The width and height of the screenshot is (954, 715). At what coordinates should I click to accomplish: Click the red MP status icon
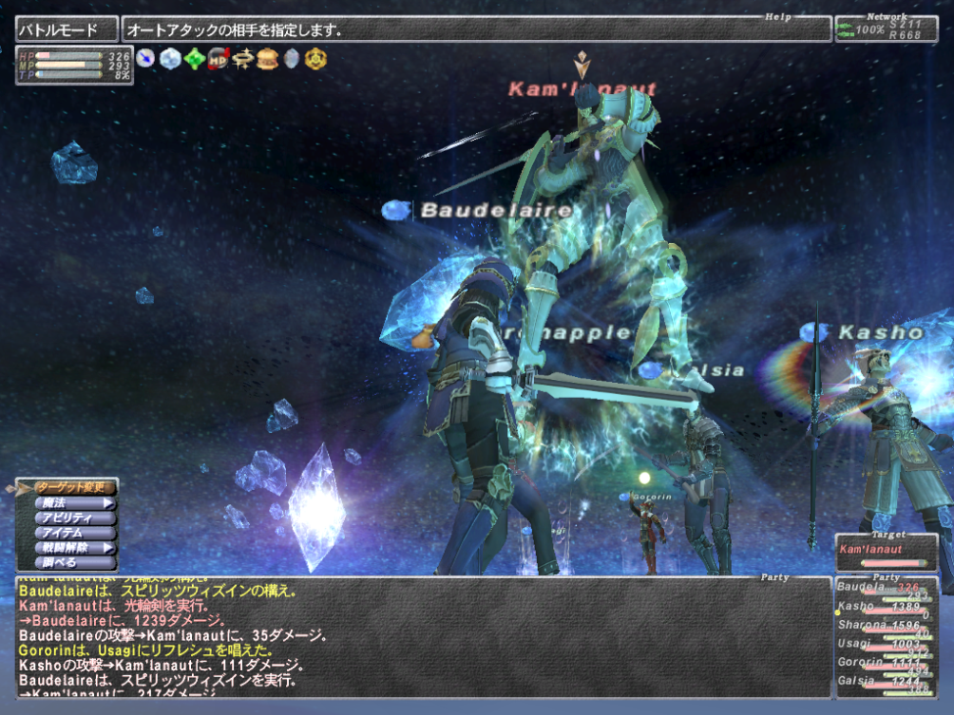219,59
